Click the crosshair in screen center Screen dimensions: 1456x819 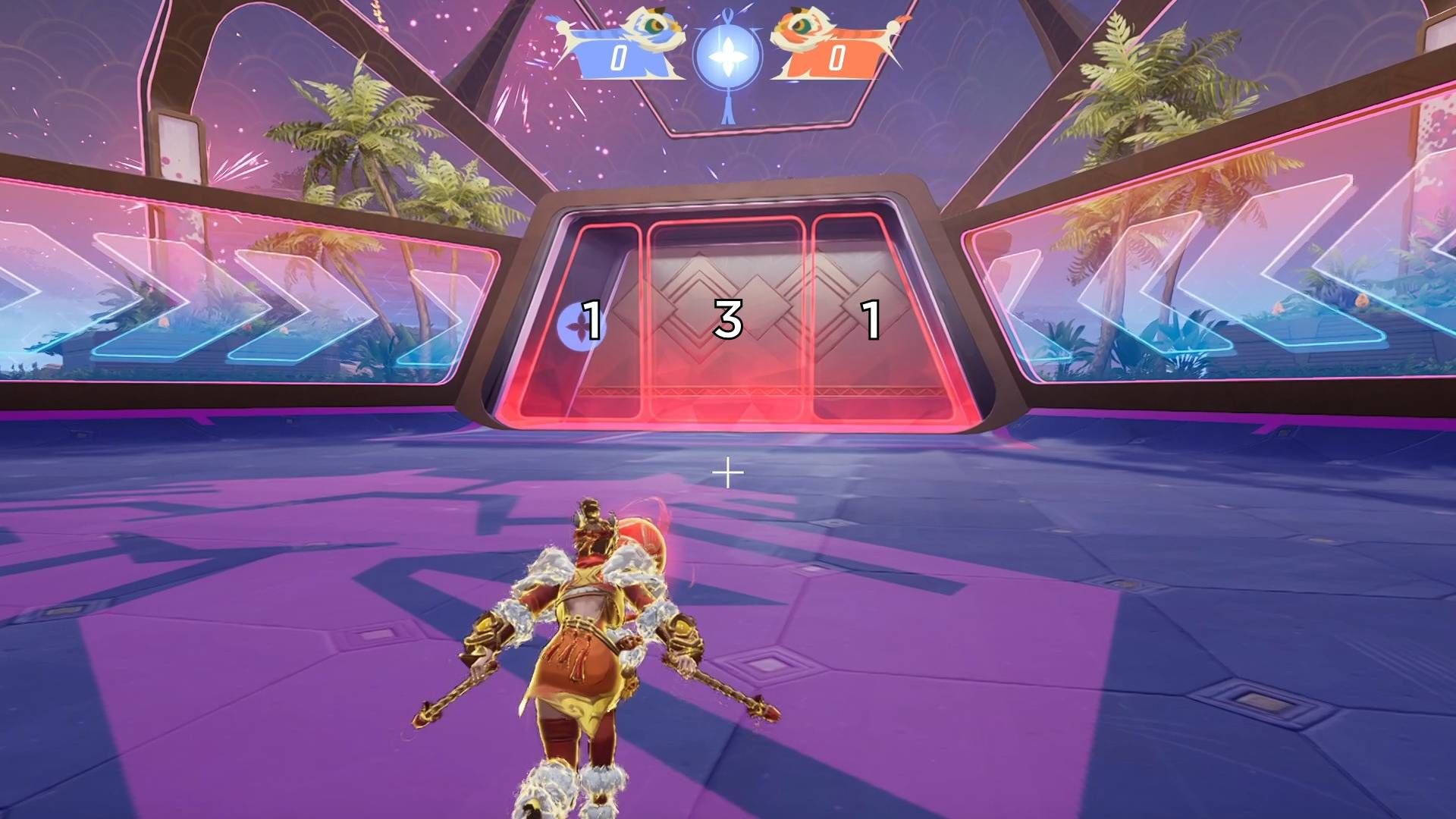(726, 472)
